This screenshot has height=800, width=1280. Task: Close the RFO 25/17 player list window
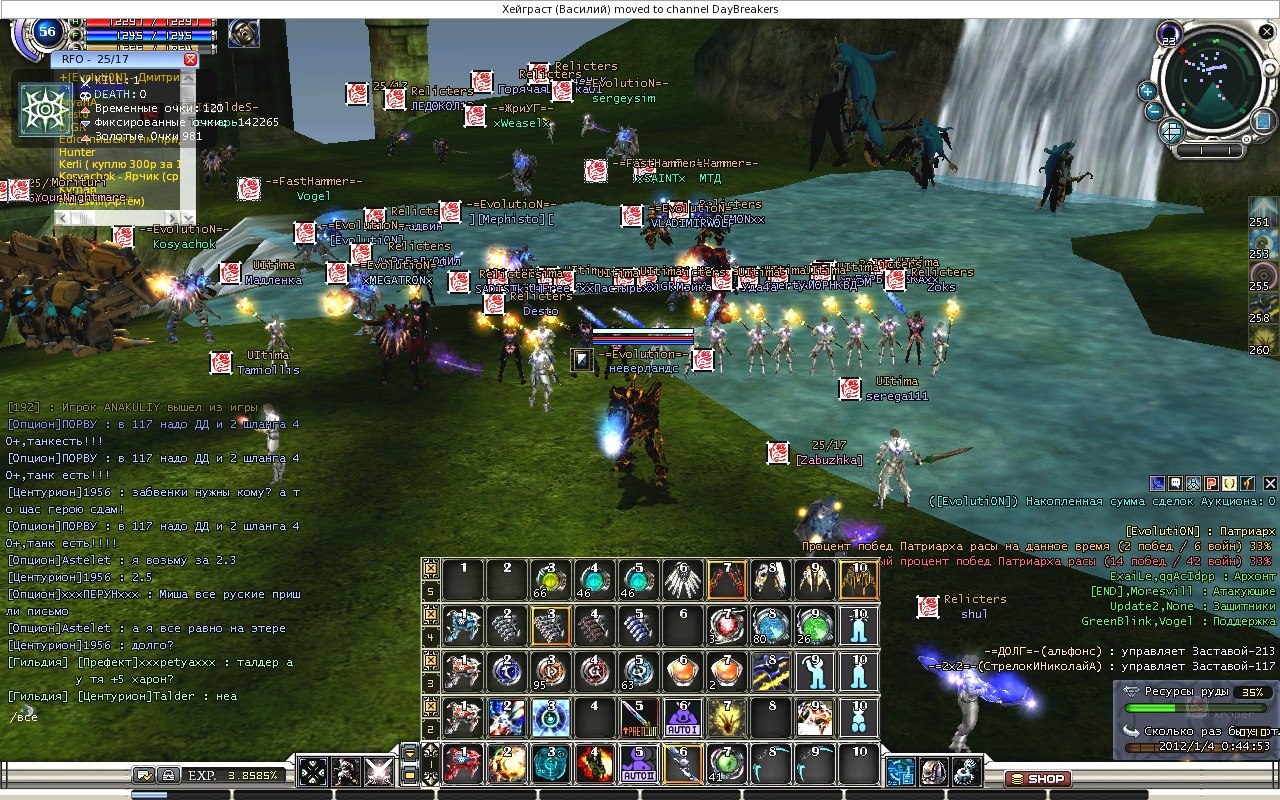pyautogui.click(x=190, y=60)
